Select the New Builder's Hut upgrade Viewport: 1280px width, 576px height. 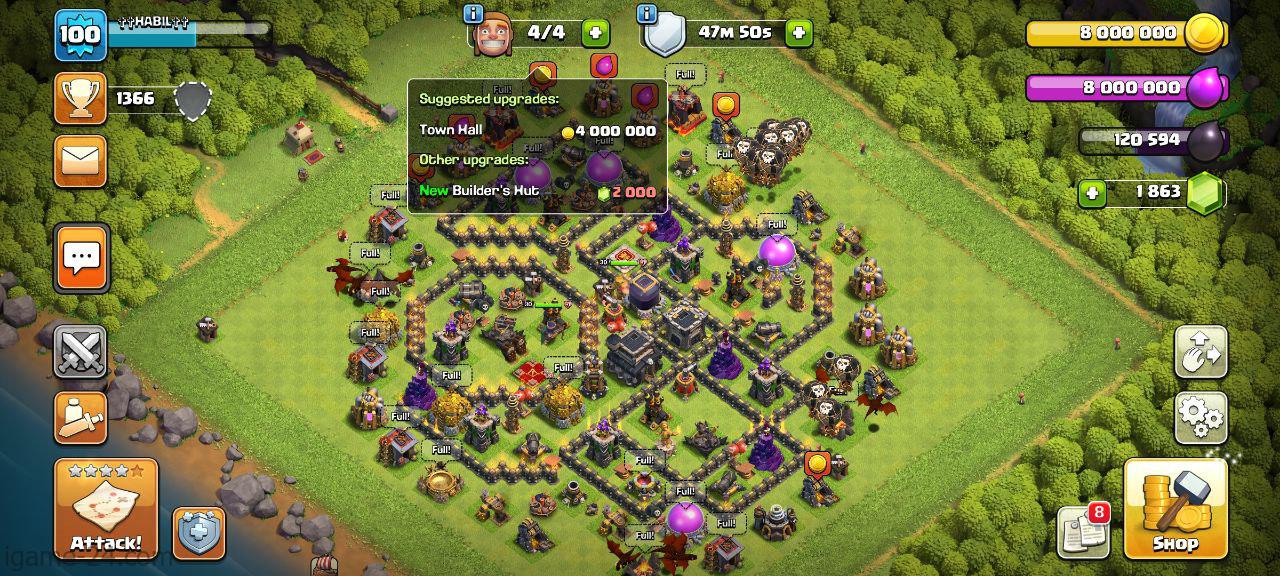tap(537, 191)
